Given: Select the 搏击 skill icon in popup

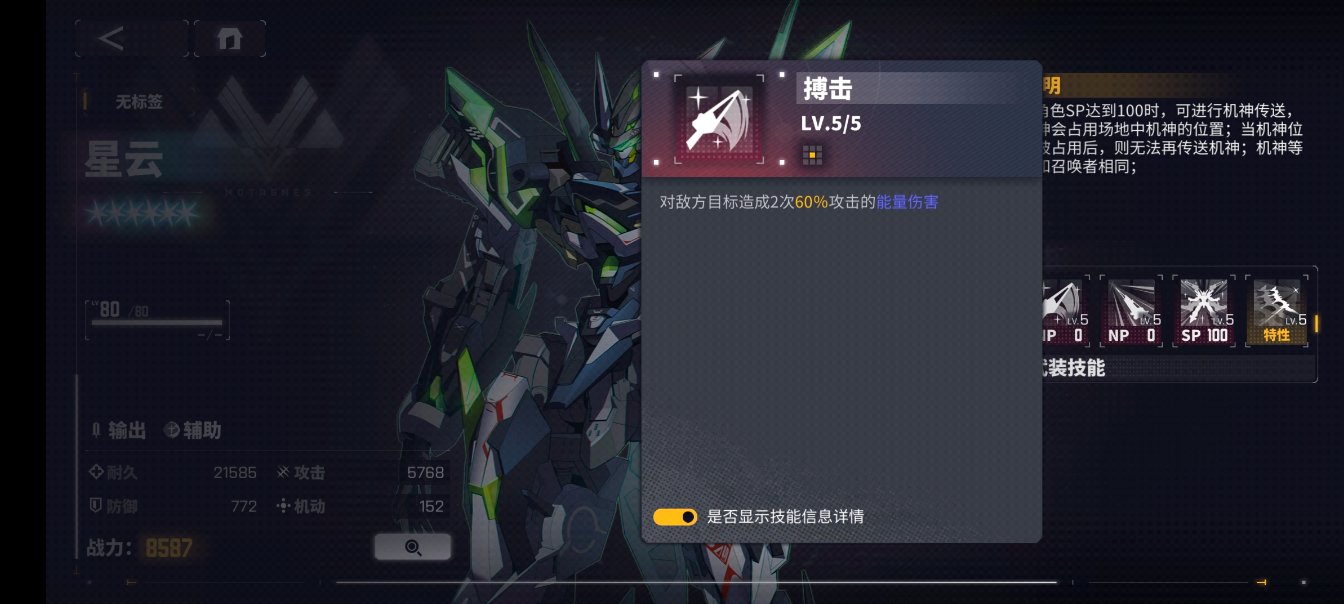Looking at the screenshot, I should 718,119.
